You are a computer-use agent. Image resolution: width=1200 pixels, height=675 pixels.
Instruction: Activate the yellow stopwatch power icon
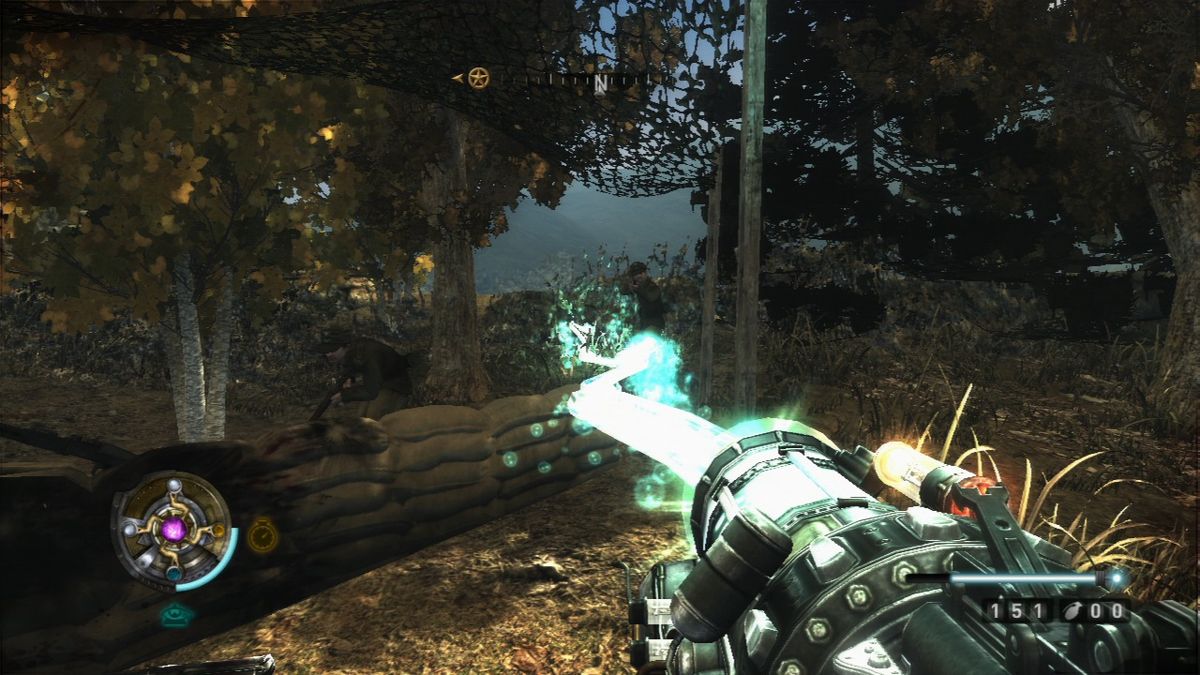coord(263,536)
